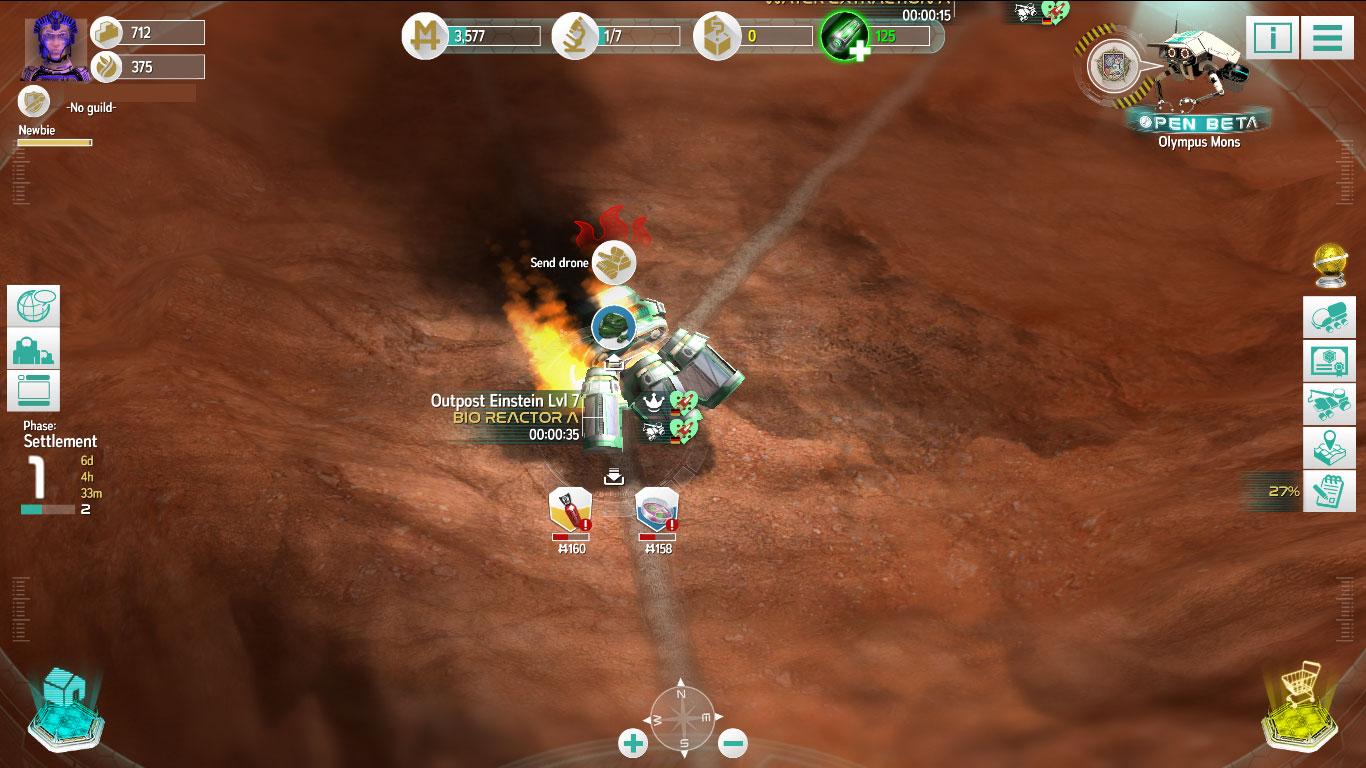Open the task notepad at 27%
Image resolution: width=1366 pixels, height=768 pixels.
click(1329, 491)
